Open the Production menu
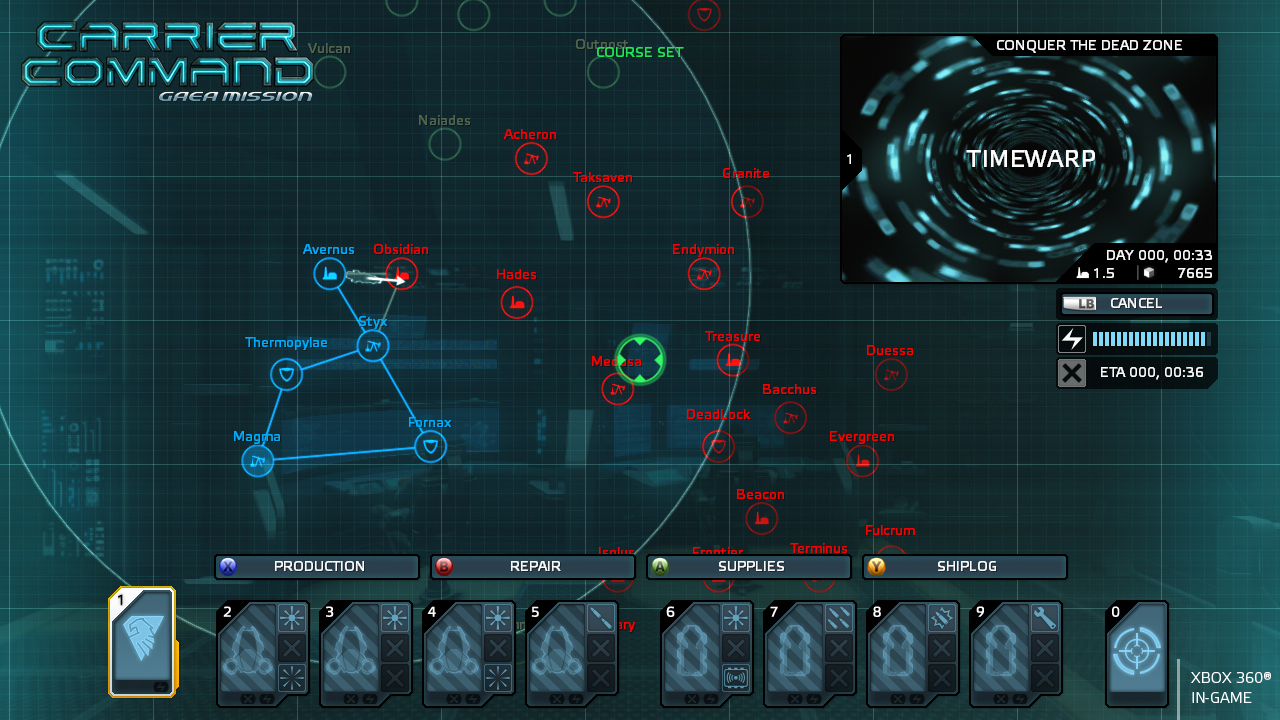 pos(316,566)
